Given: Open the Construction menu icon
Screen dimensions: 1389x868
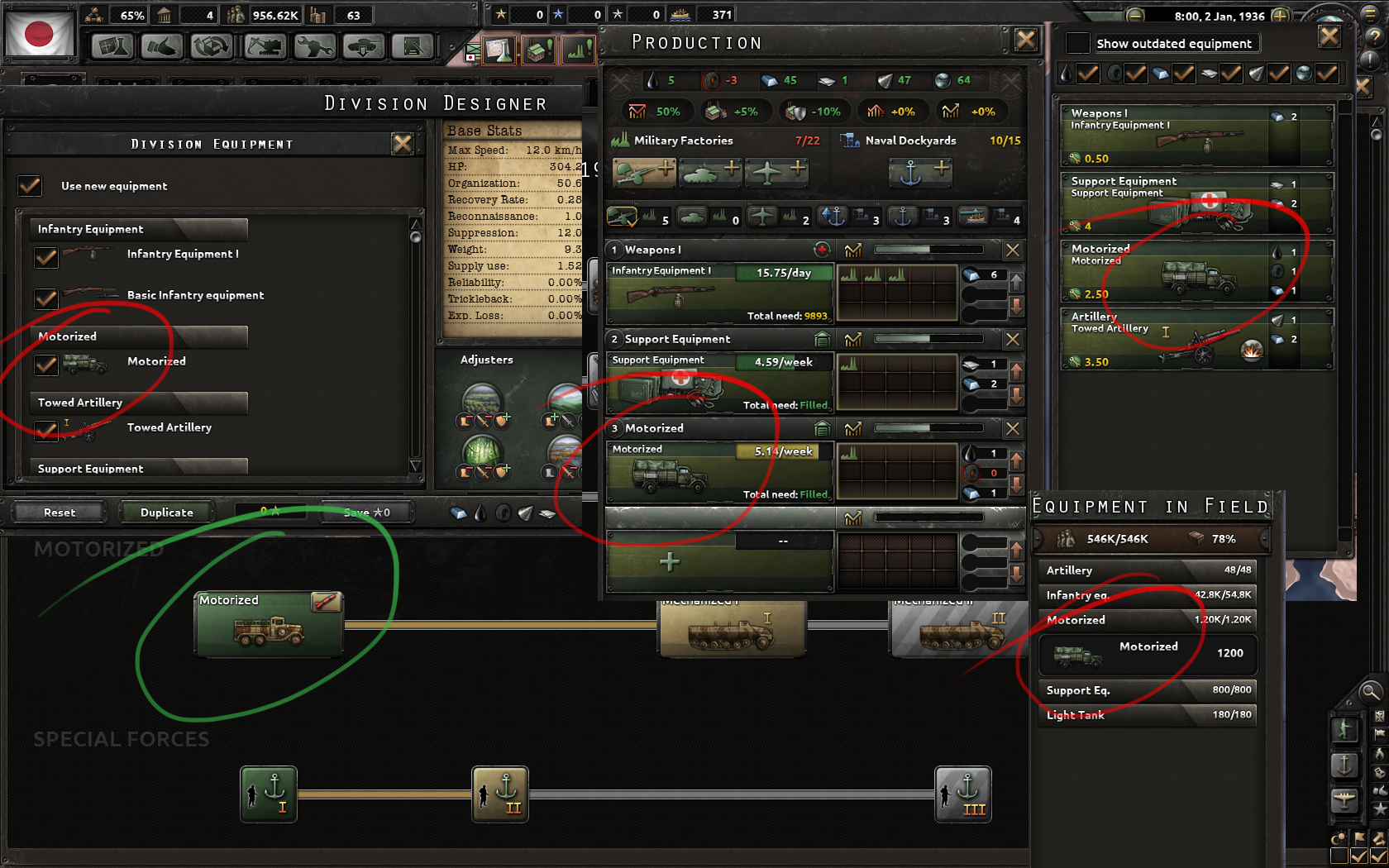Looking at the screenshot, I should 264,47.
